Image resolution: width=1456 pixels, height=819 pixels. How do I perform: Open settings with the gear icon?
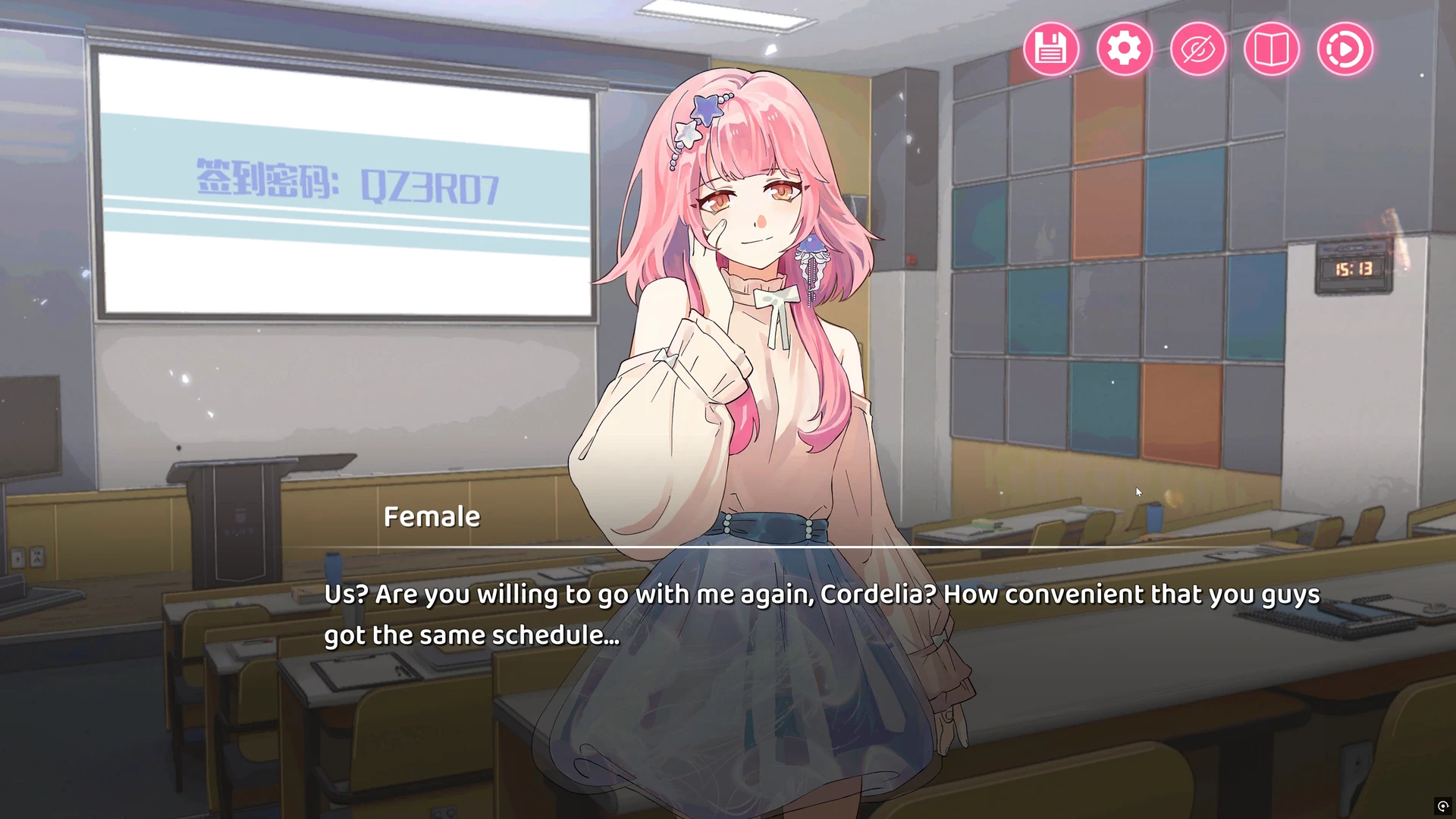[x=1124, y=49]
